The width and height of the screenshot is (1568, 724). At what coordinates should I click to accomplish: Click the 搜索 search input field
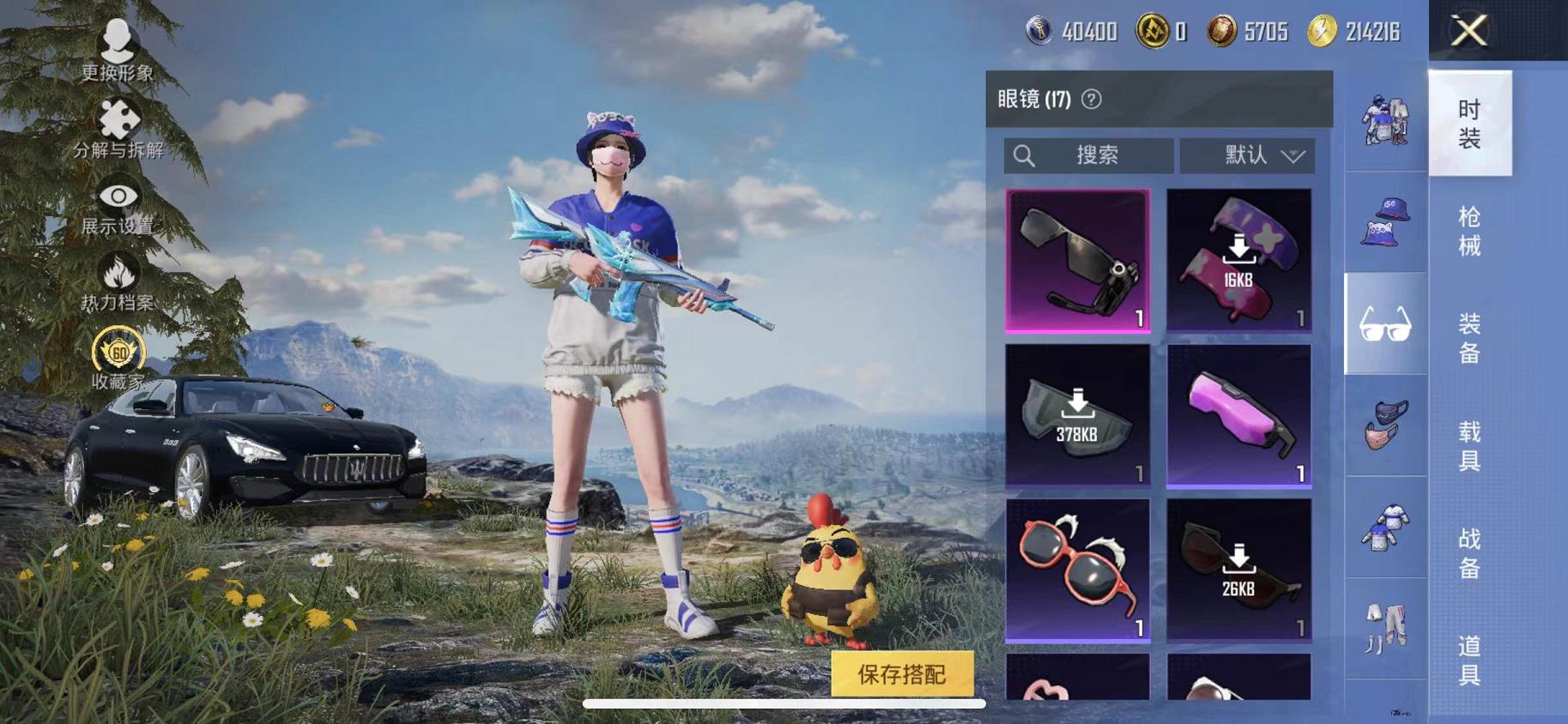click(x=1099, y=155)
